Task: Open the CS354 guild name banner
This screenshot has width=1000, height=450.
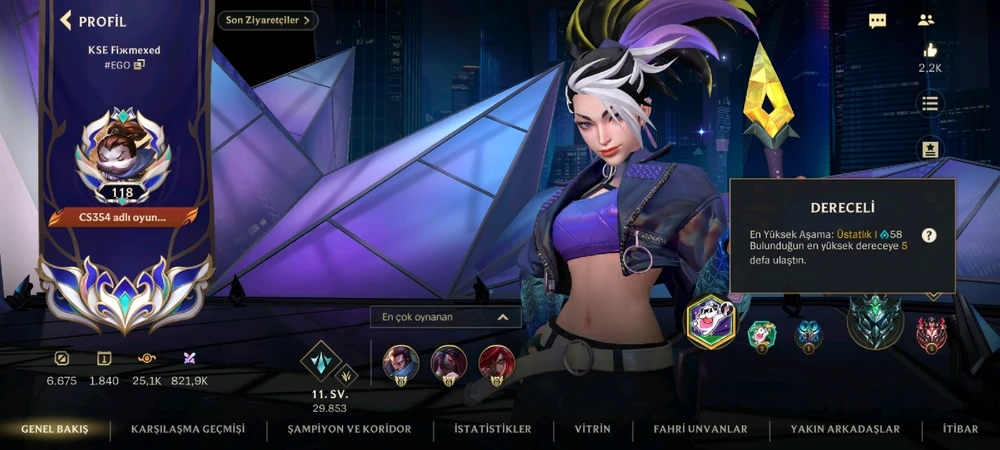Action: [123, 216]
